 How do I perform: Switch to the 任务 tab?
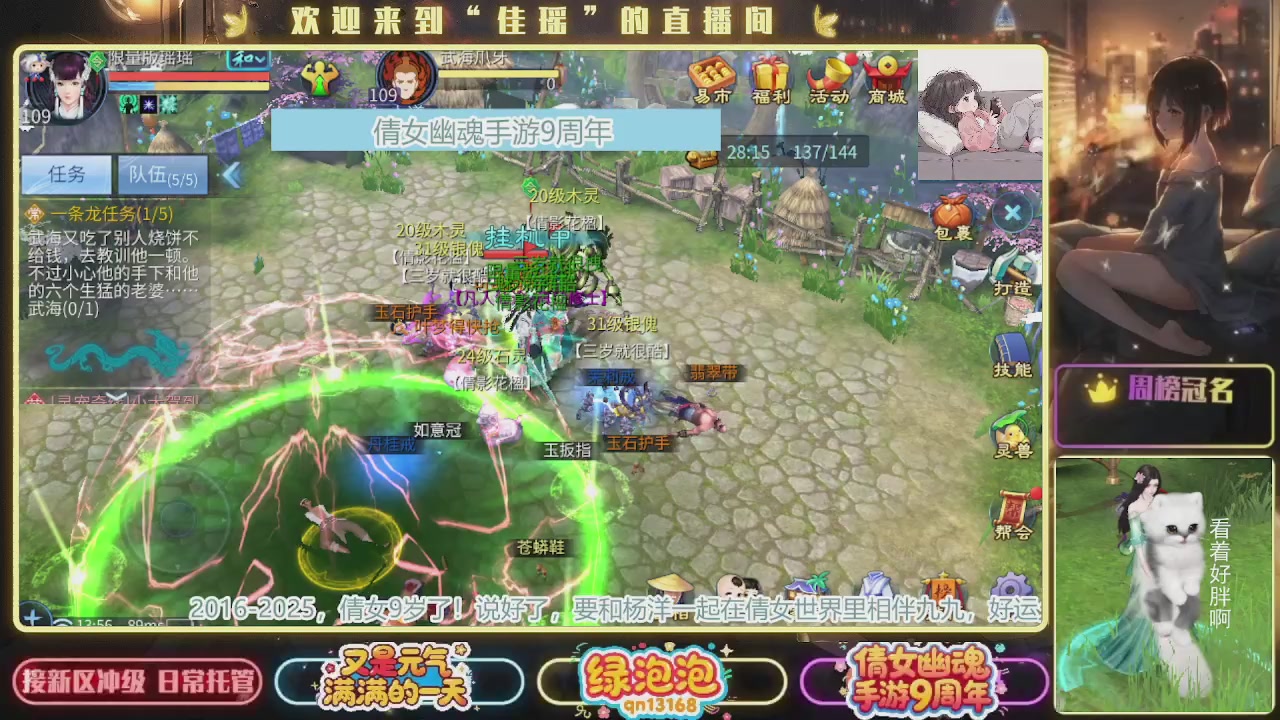point(66,174)
